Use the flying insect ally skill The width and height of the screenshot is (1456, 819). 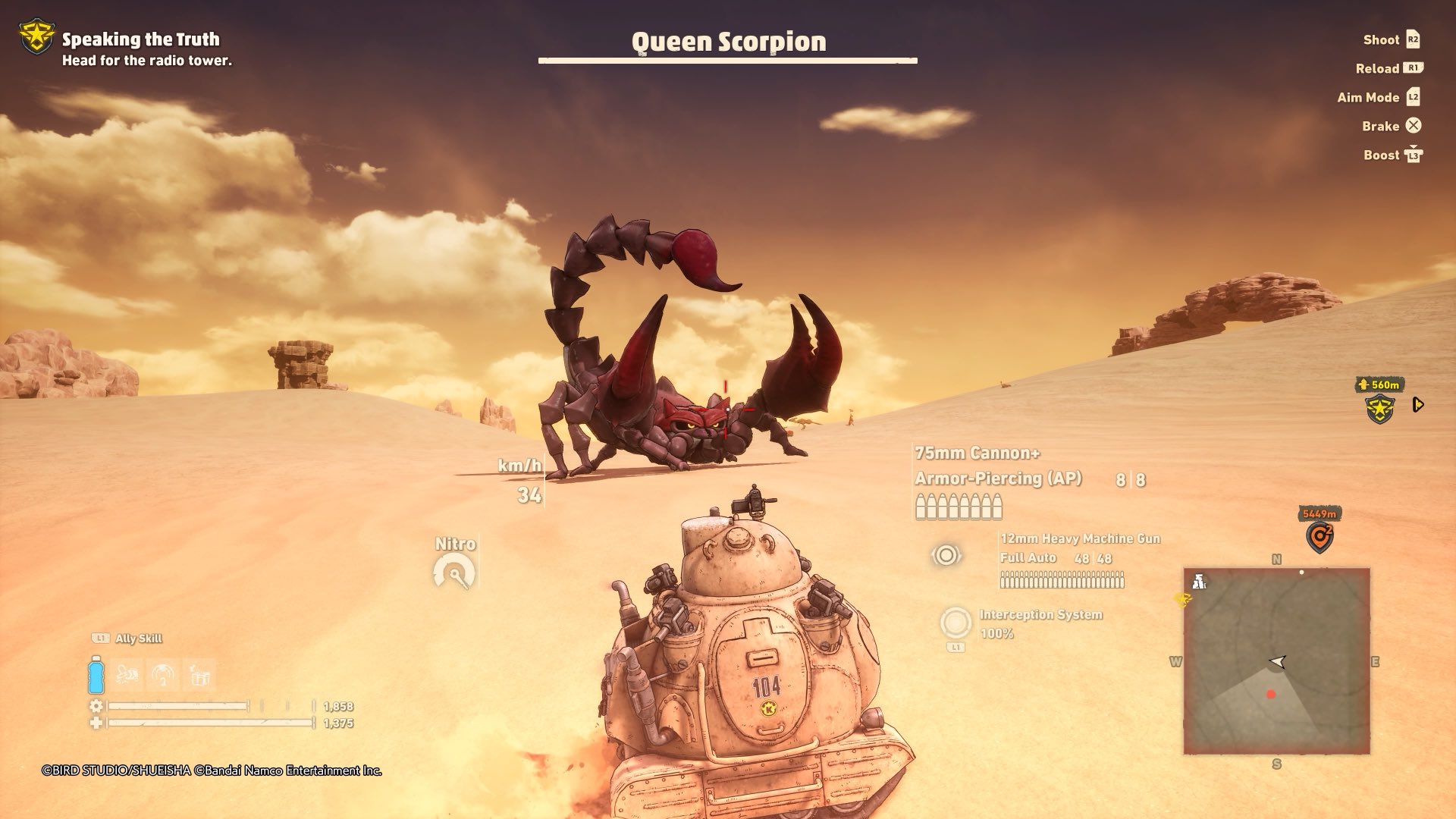127,675
